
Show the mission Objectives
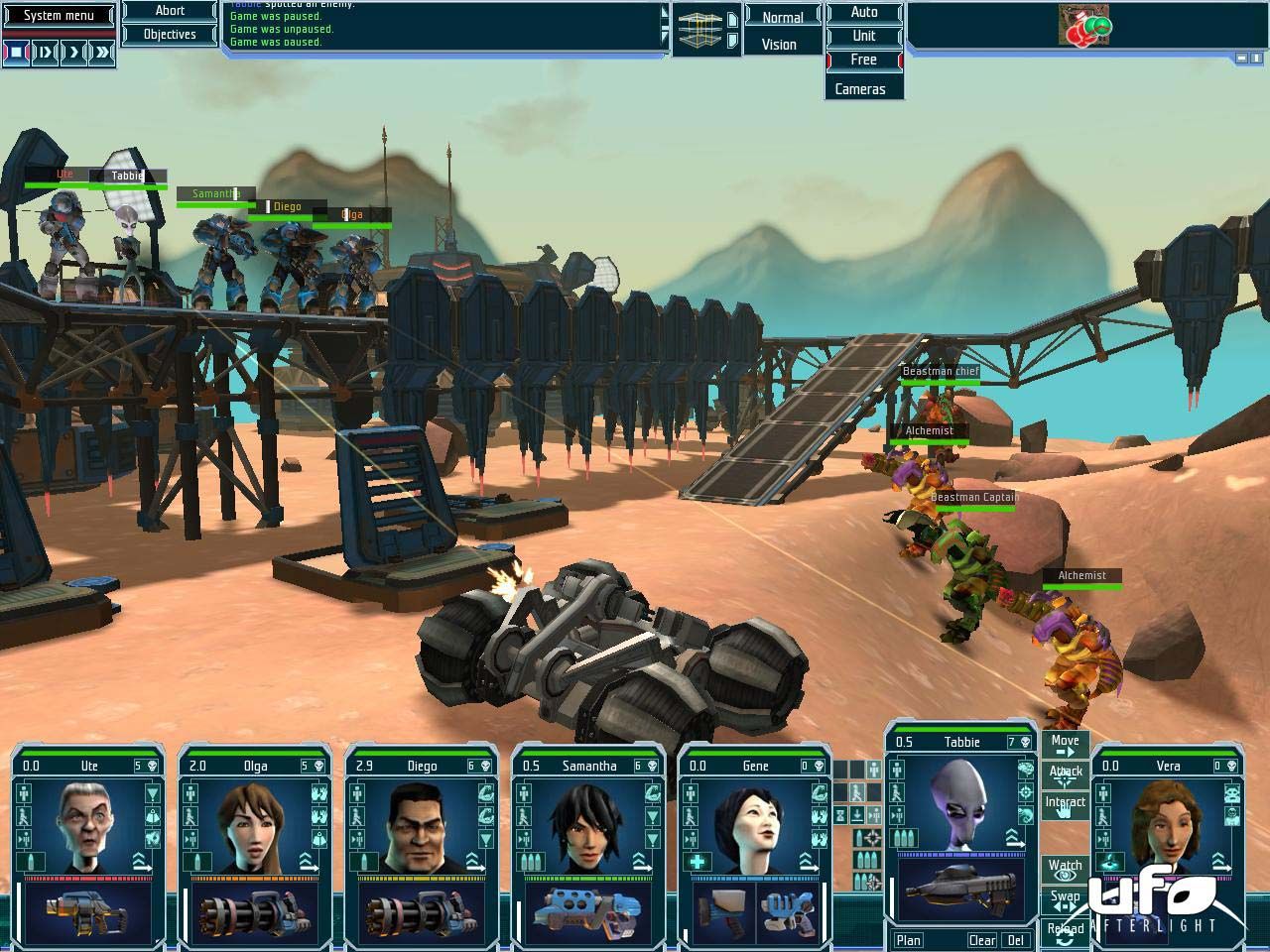[170, 35]
